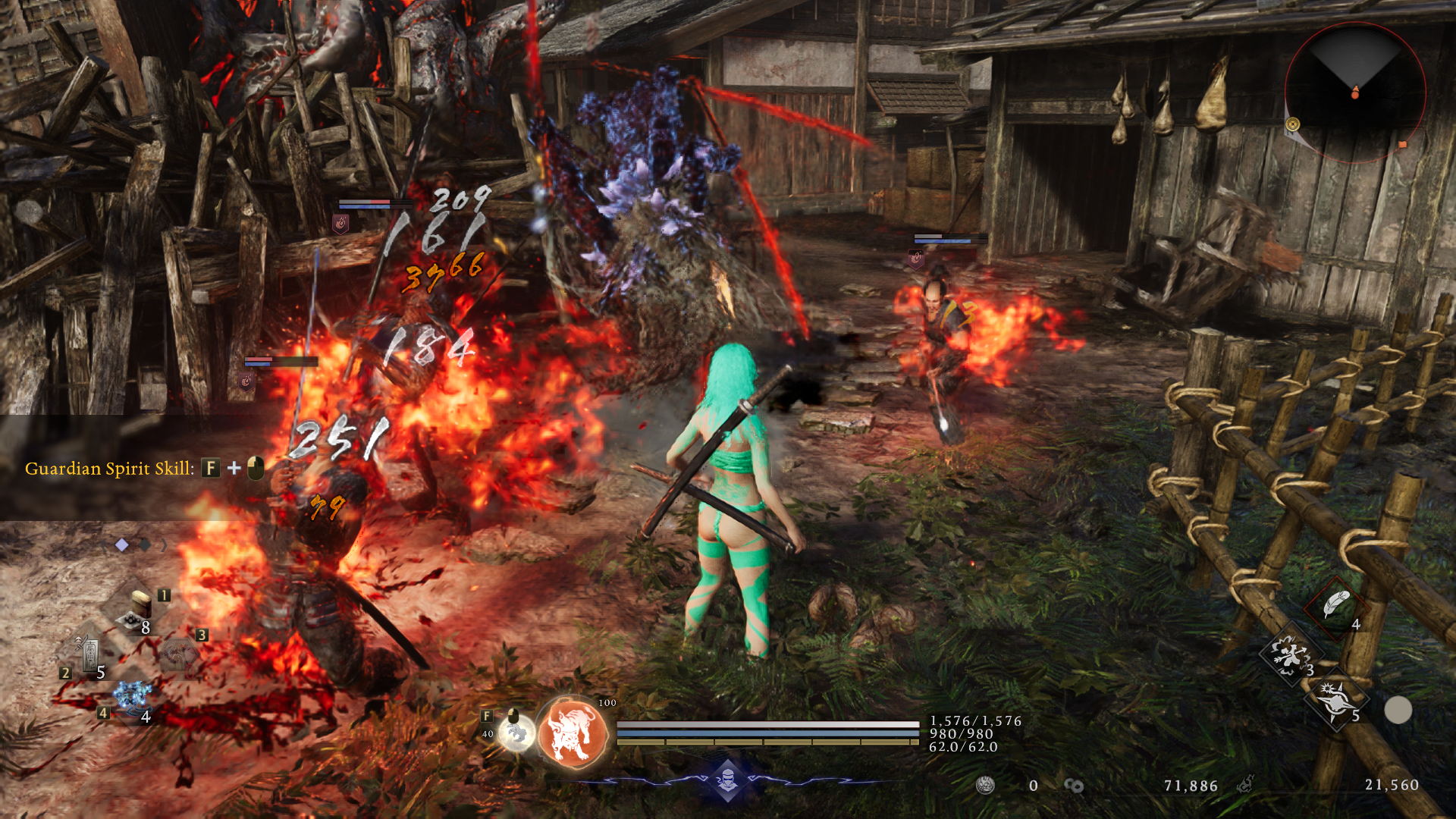Use the glowing blue item in slot 4
1456x819 pixels.
(132, 698)
